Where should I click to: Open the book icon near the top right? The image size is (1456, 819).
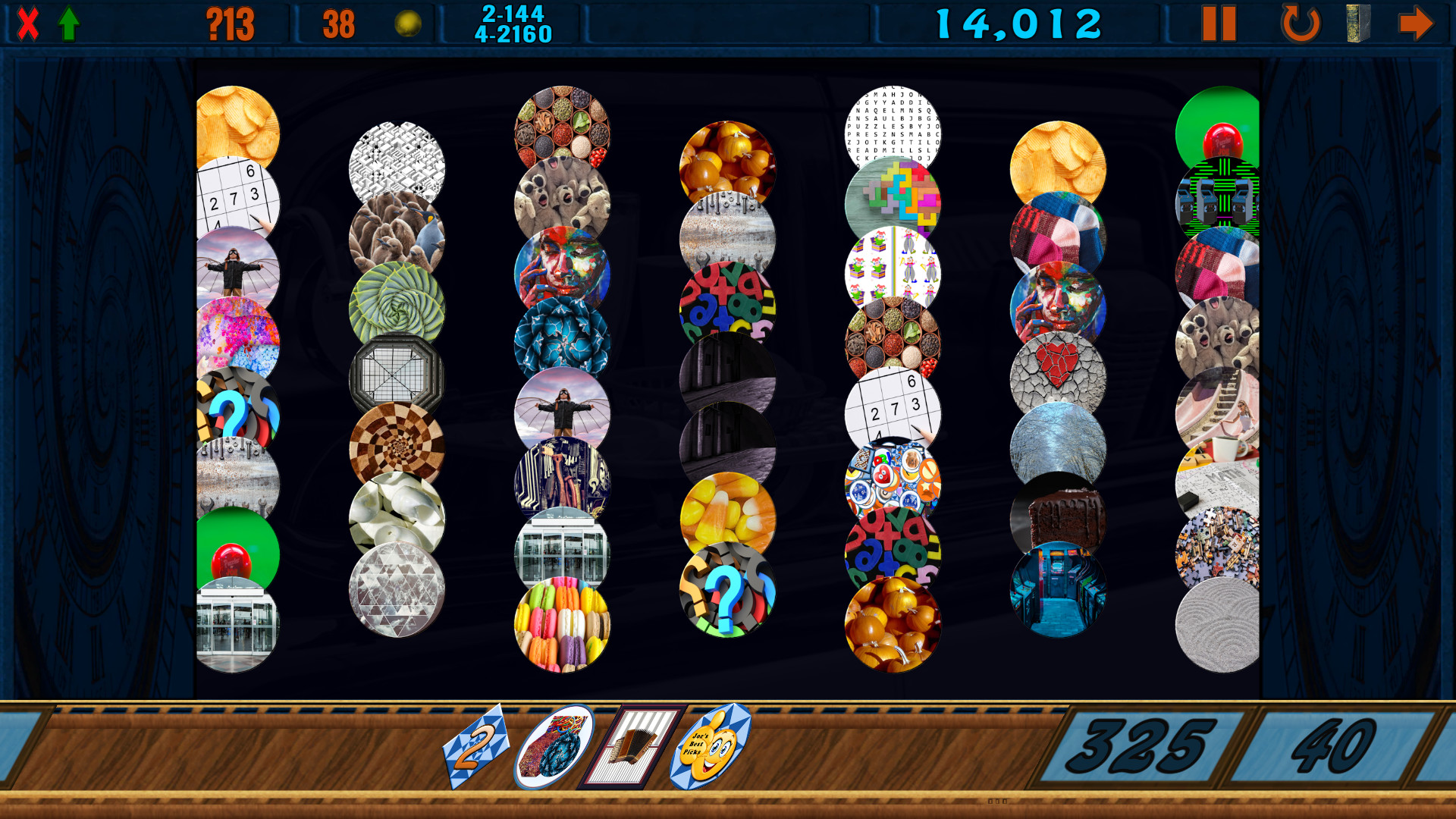point(1357,23)
